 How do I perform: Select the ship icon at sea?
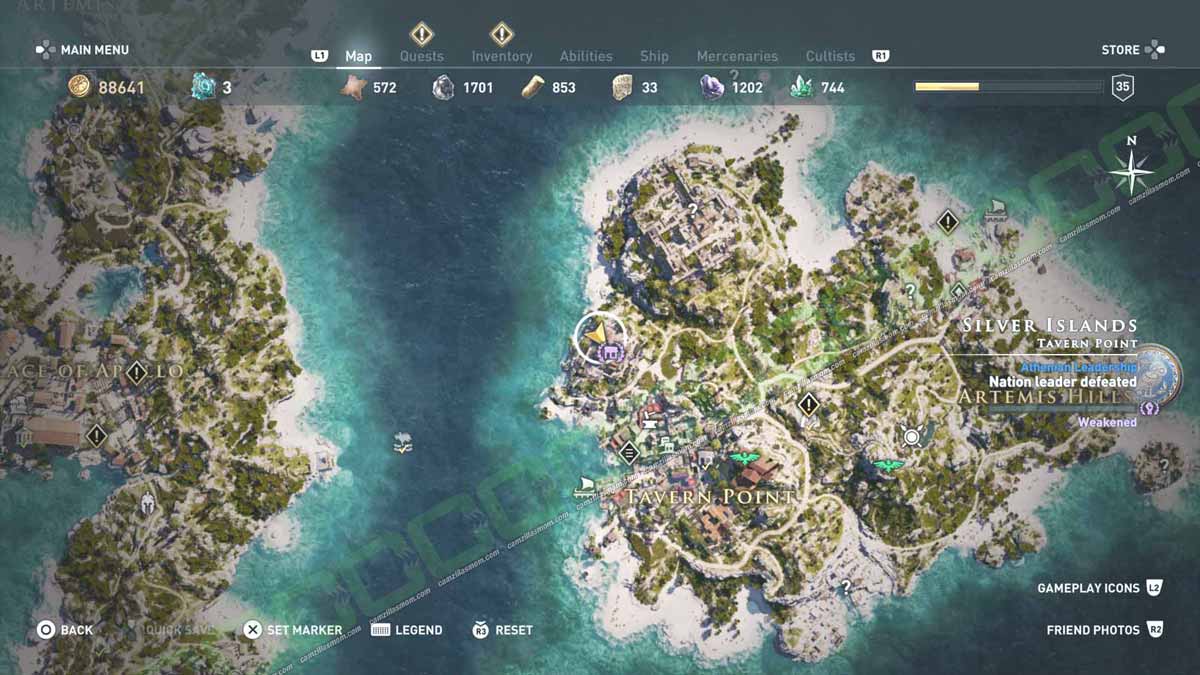click(x=403, y=441)
